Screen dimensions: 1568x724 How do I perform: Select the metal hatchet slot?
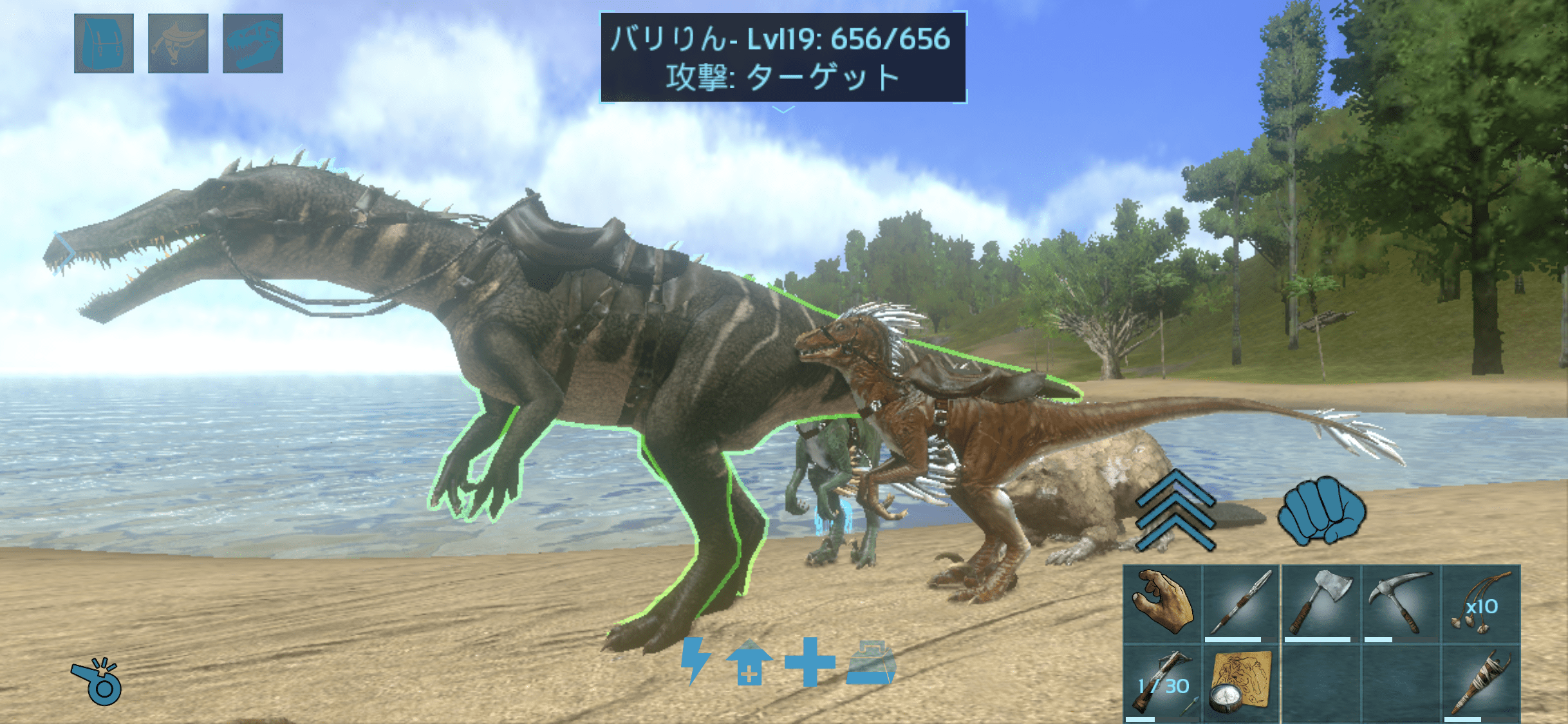1321,604
